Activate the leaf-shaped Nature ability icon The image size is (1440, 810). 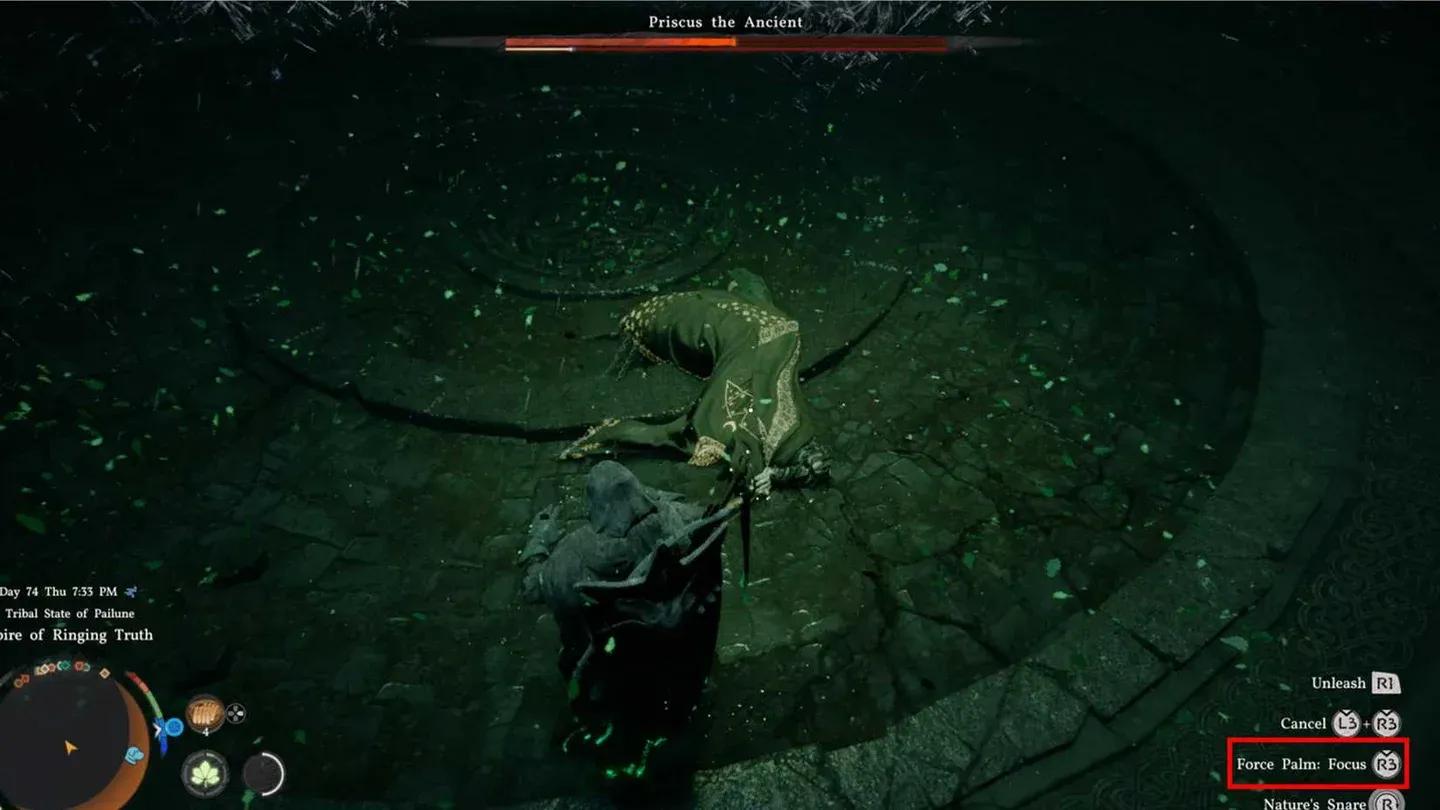pos(206,772)
